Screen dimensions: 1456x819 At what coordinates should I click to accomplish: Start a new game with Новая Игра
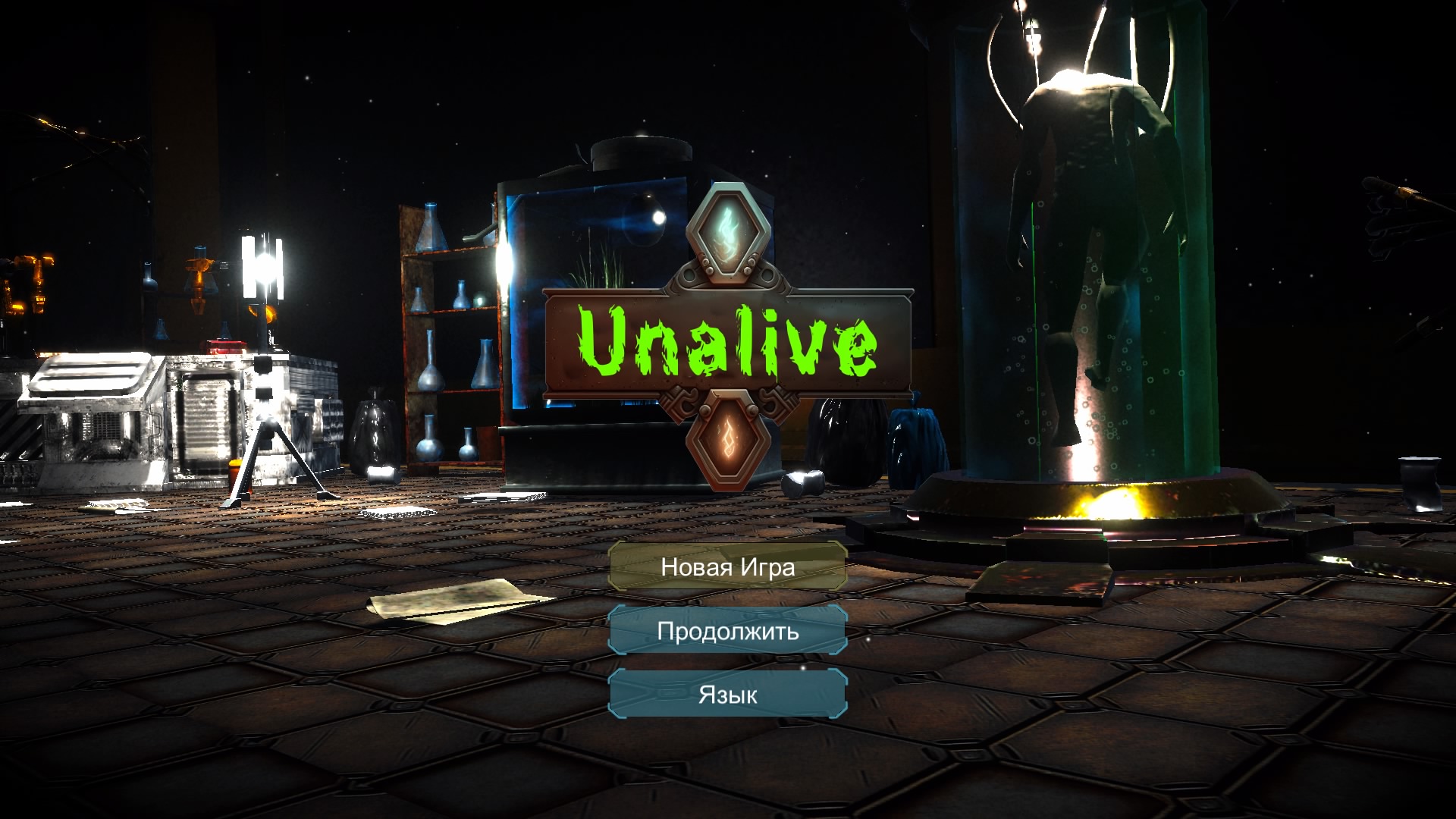pyautogui.click(x=727, y=566)
